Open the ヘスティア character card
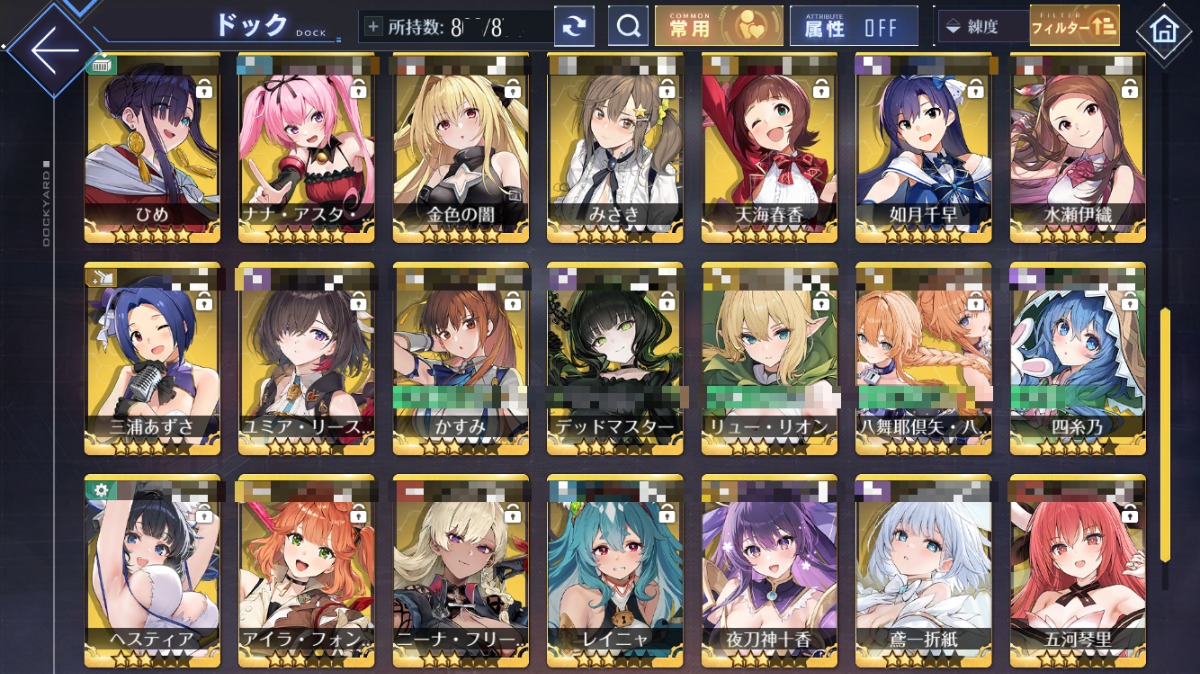The width and height of the screenshot is (1200, 674). (x=152, y=568)
